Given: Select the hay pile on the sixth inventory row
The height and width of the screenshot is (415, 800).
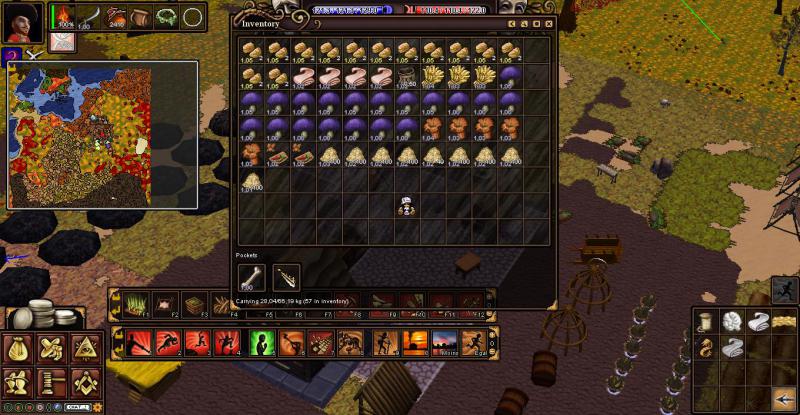Looking at the screenshot, I should (x=251, y=182).
